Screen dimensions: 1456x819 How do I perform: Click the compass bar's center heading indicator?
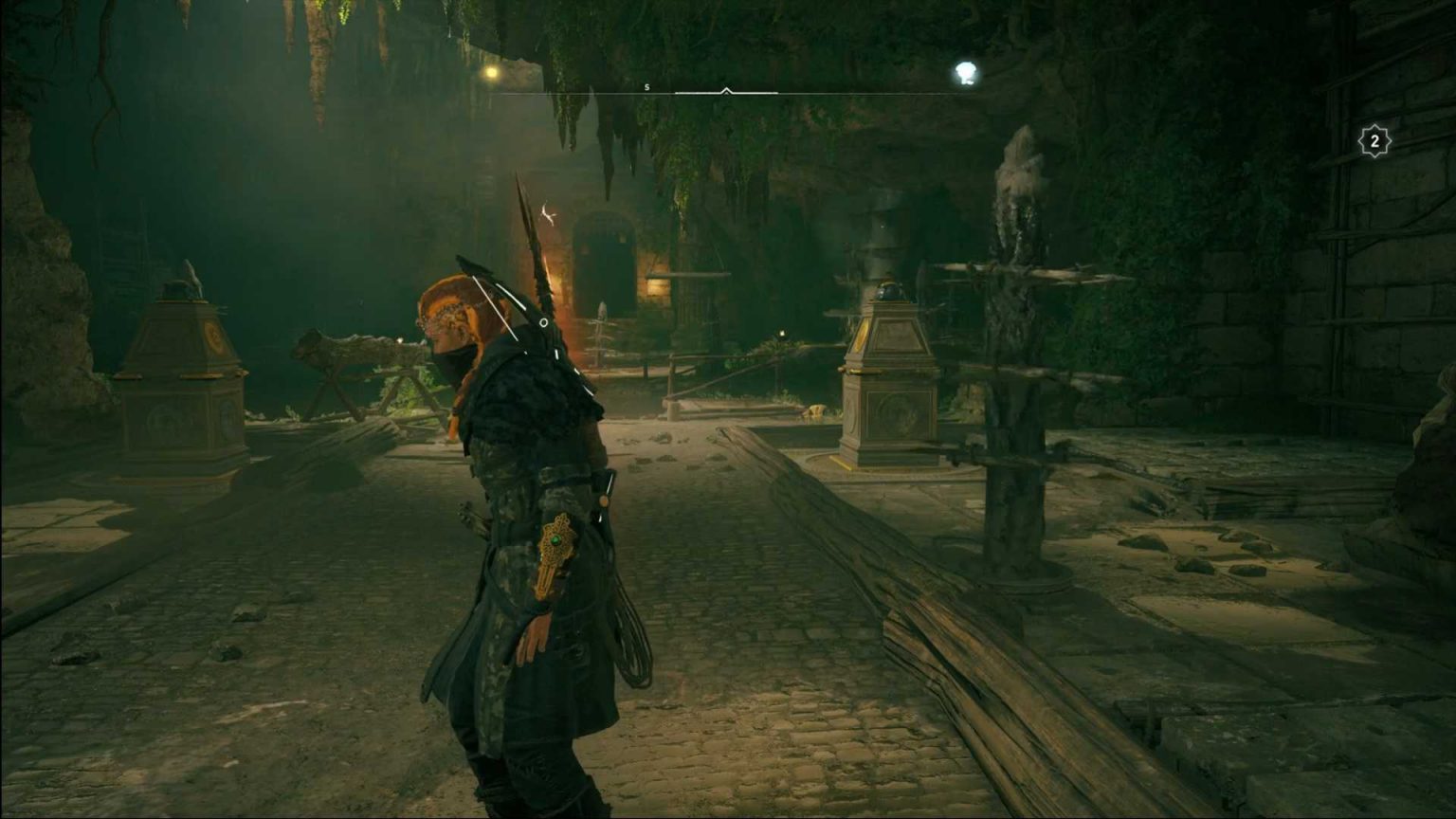(x=726, y=91)
